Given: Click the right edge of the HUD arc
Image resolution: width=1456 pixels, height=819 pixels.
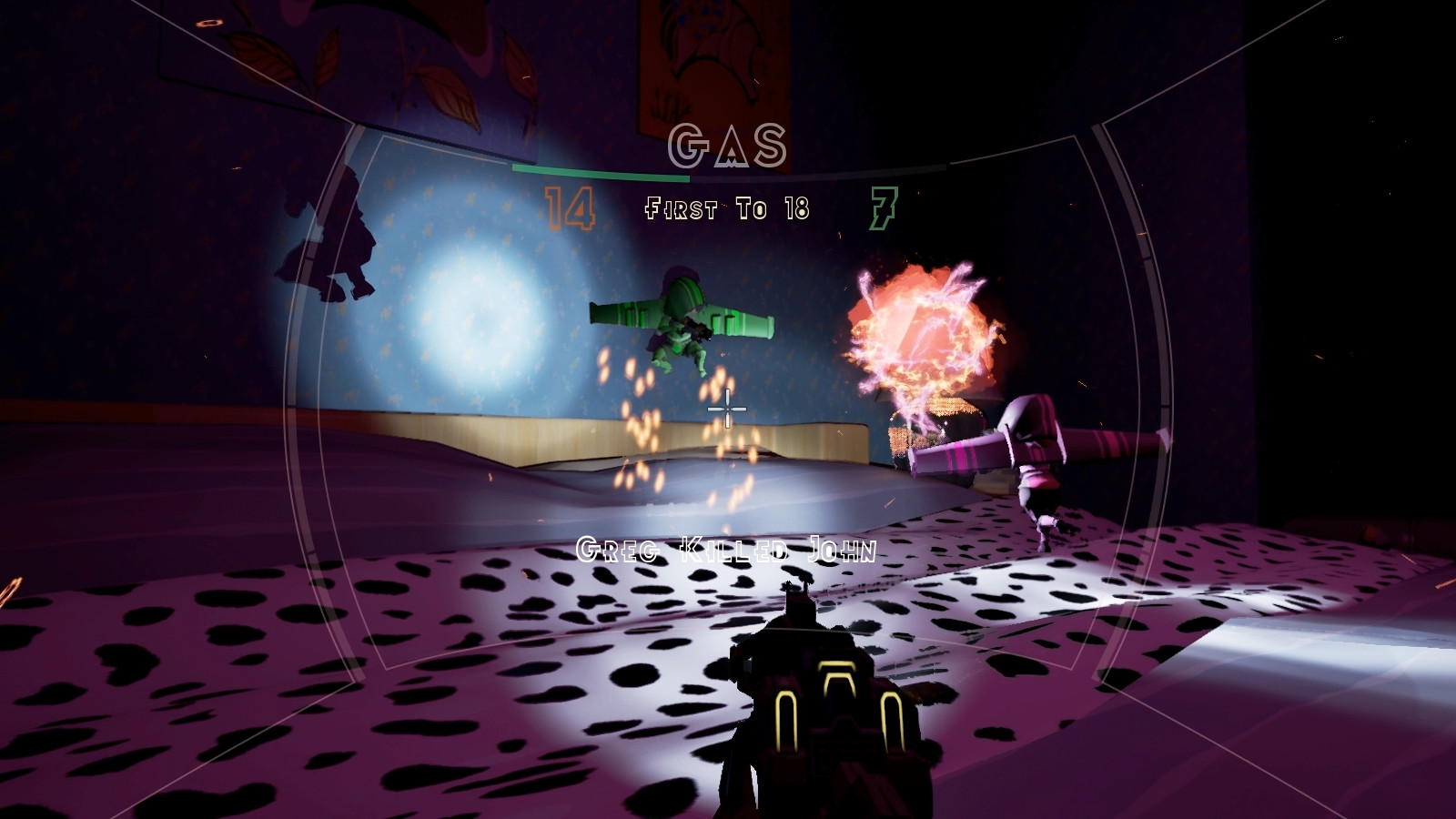Looking at the screenshot, I should click(x=1168, y=409).
